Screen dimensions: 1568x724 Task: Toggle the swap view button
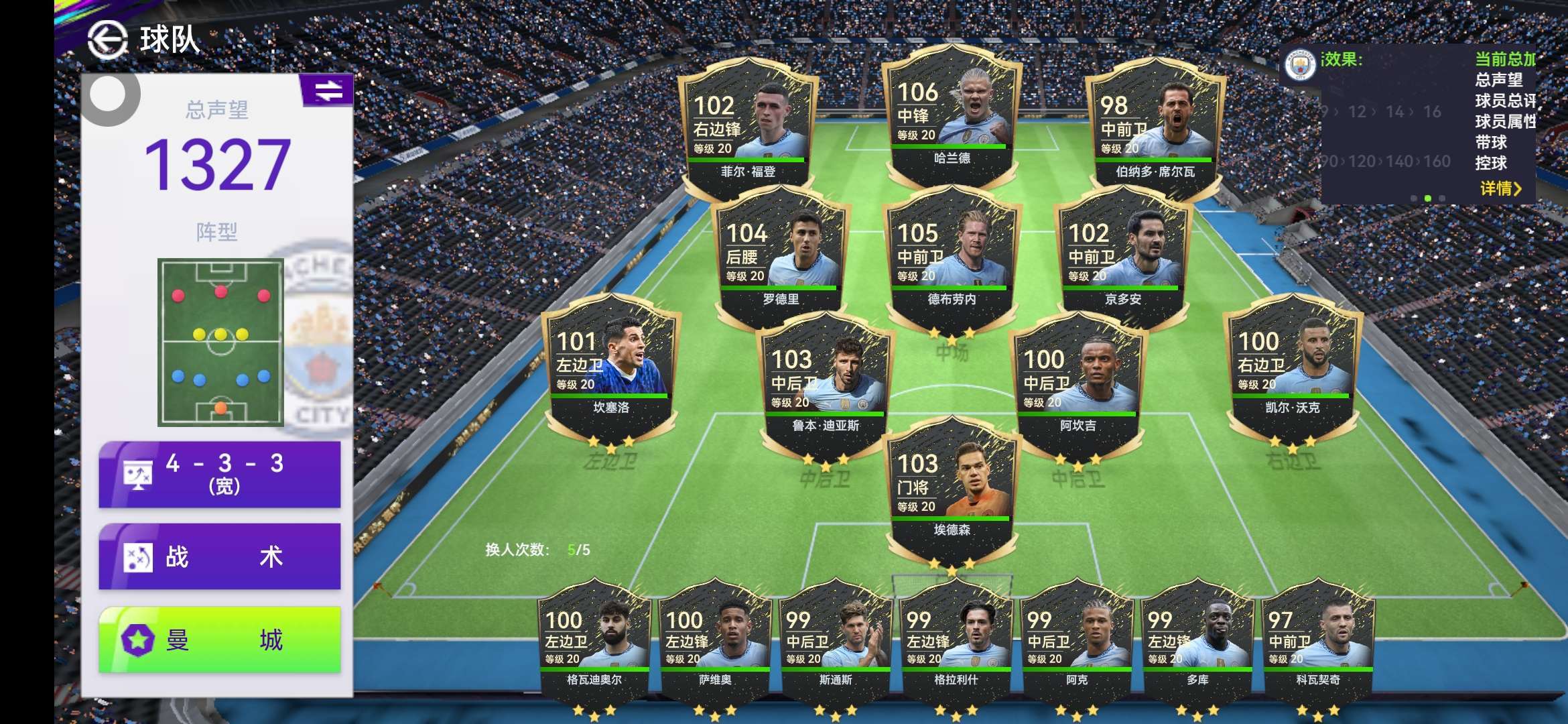coord(328,90)
